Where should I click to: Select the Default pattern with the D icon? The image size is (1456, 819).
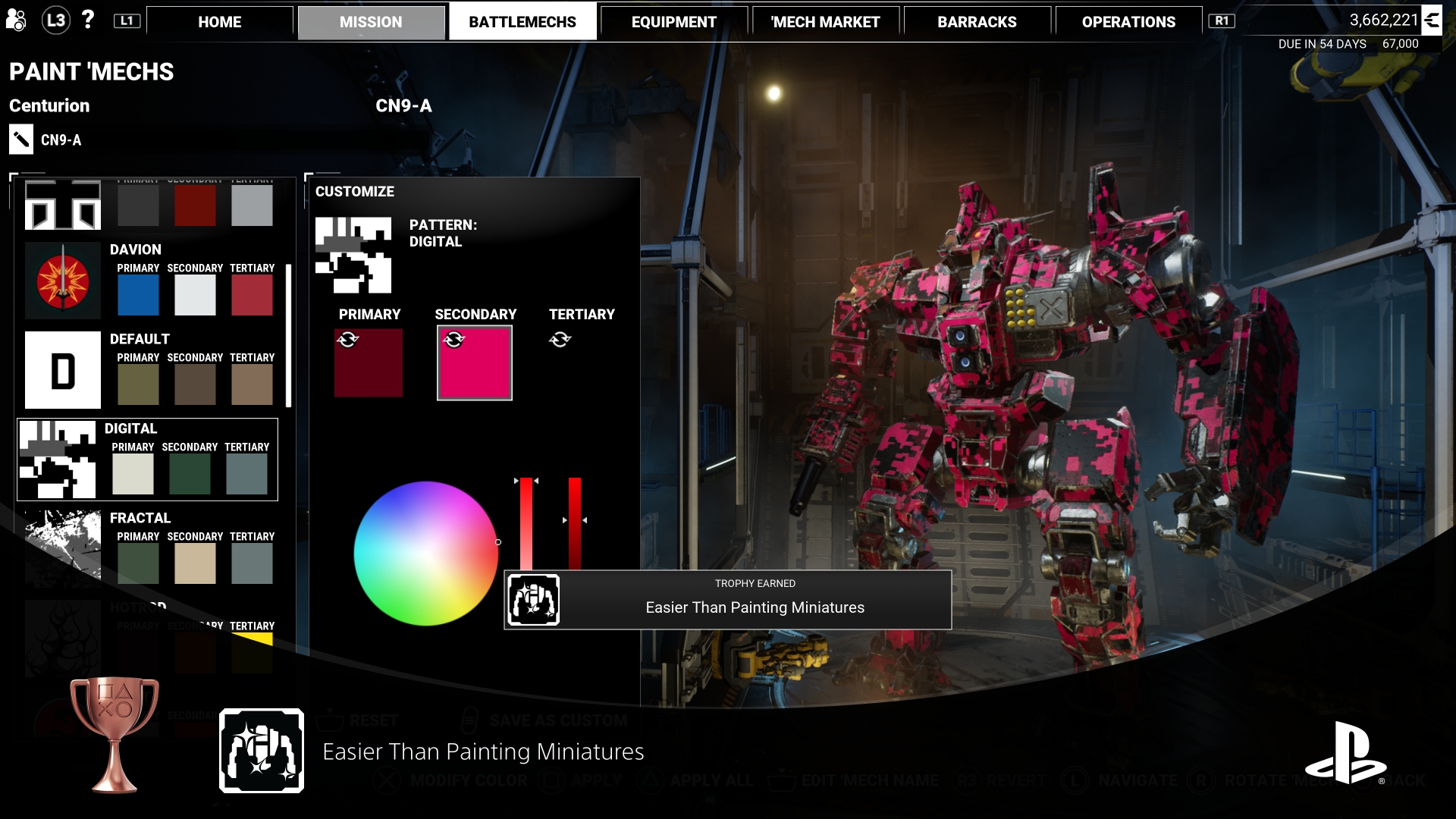pyautogui.click(x=63, y=370)
